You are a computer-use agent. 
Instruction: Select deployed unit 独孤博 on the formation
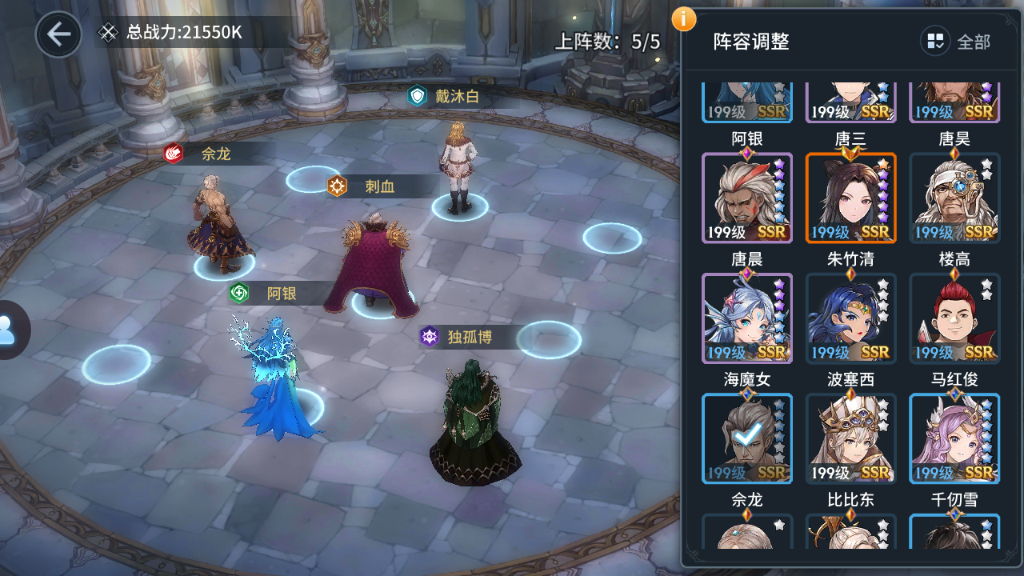coord(475,420)
